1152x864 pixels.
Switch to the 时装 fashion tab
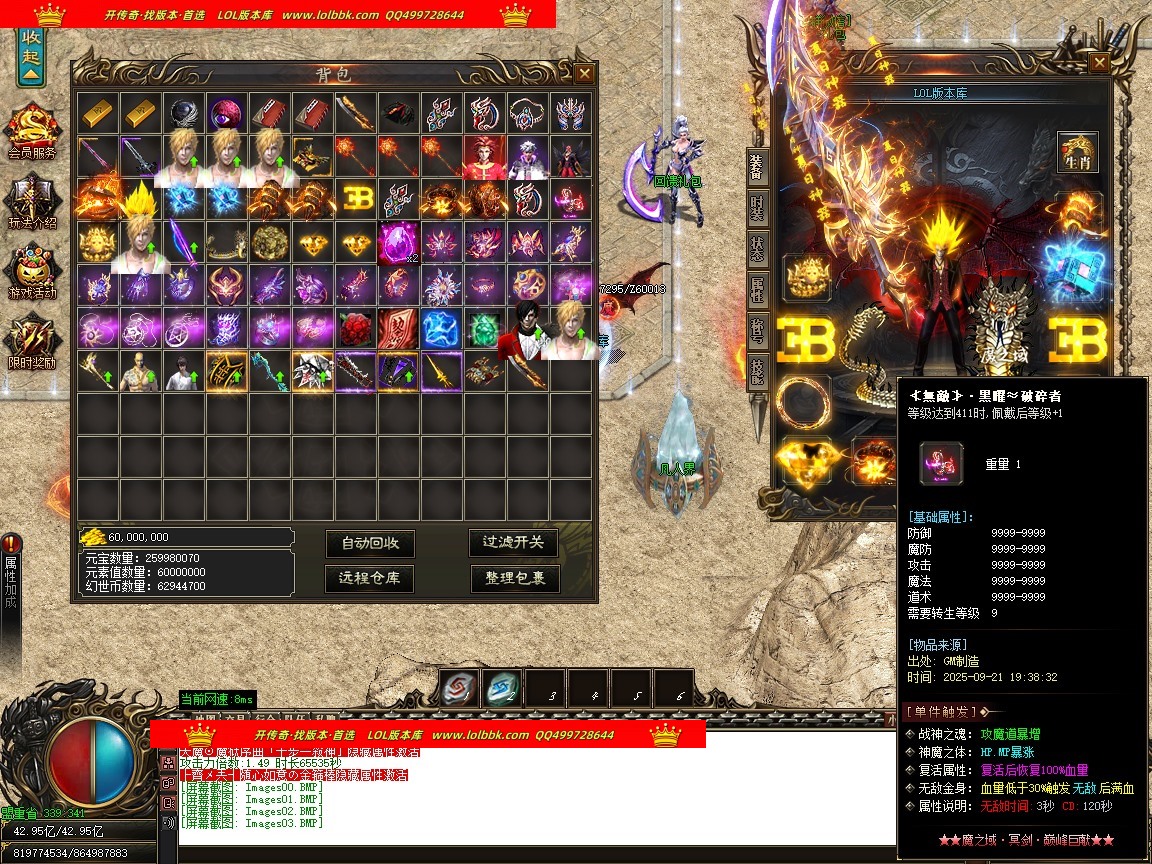click(757, 209)
